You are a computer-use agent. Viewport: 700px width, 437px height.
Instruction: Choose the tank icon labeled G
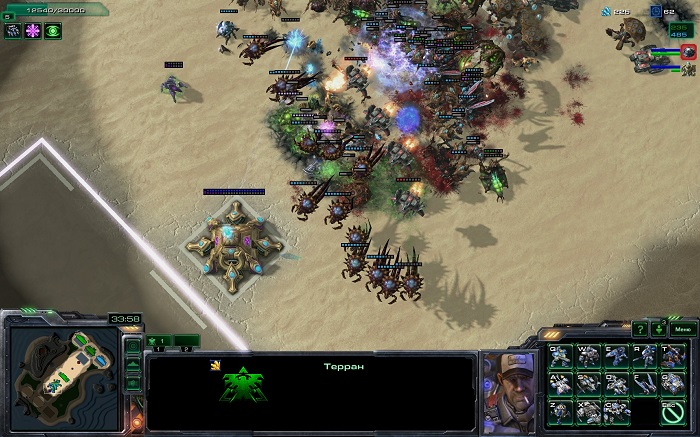coord(673,384)
